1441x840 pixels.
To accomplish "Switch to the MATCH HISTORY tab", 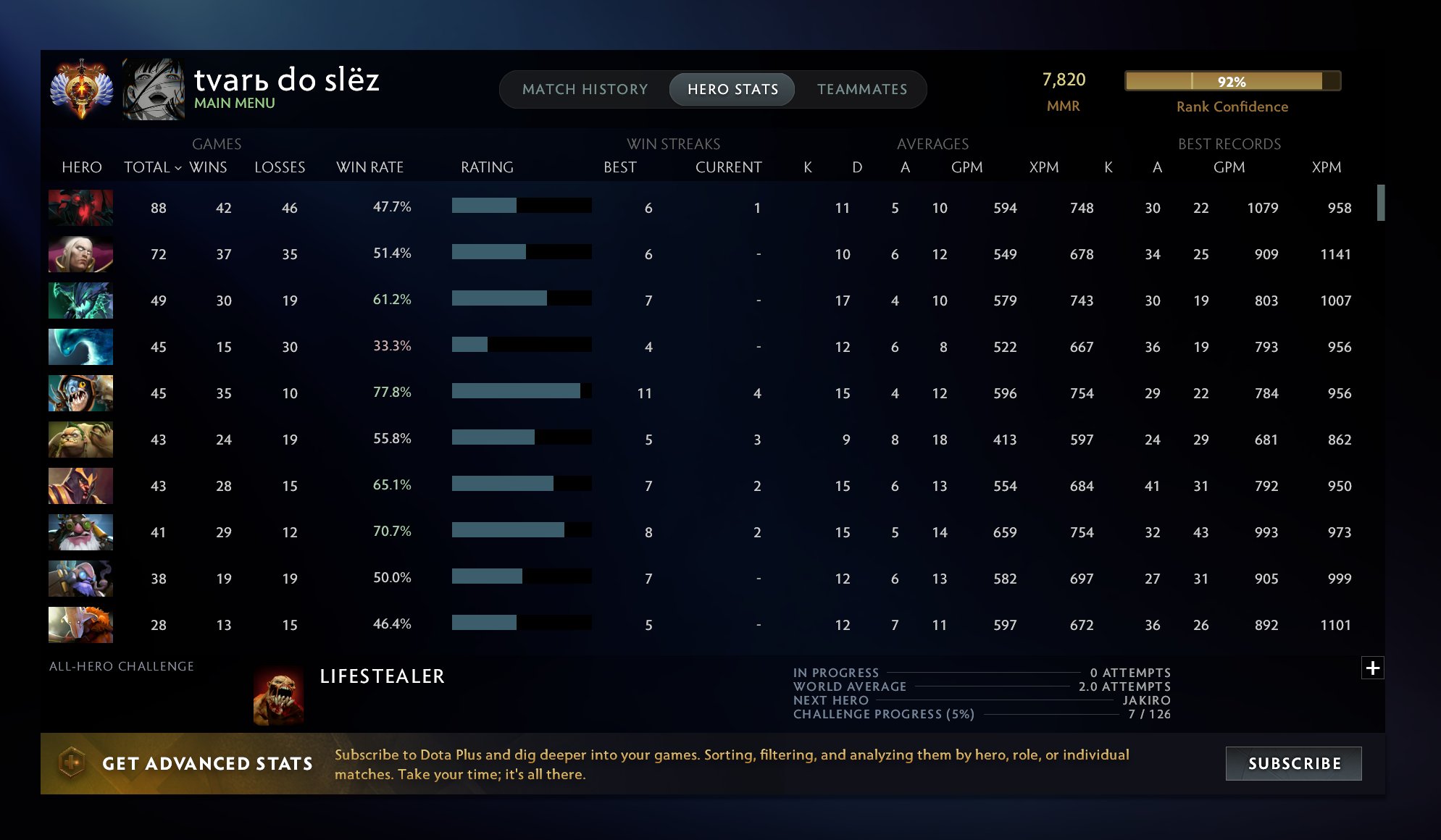I will point(584,89).
